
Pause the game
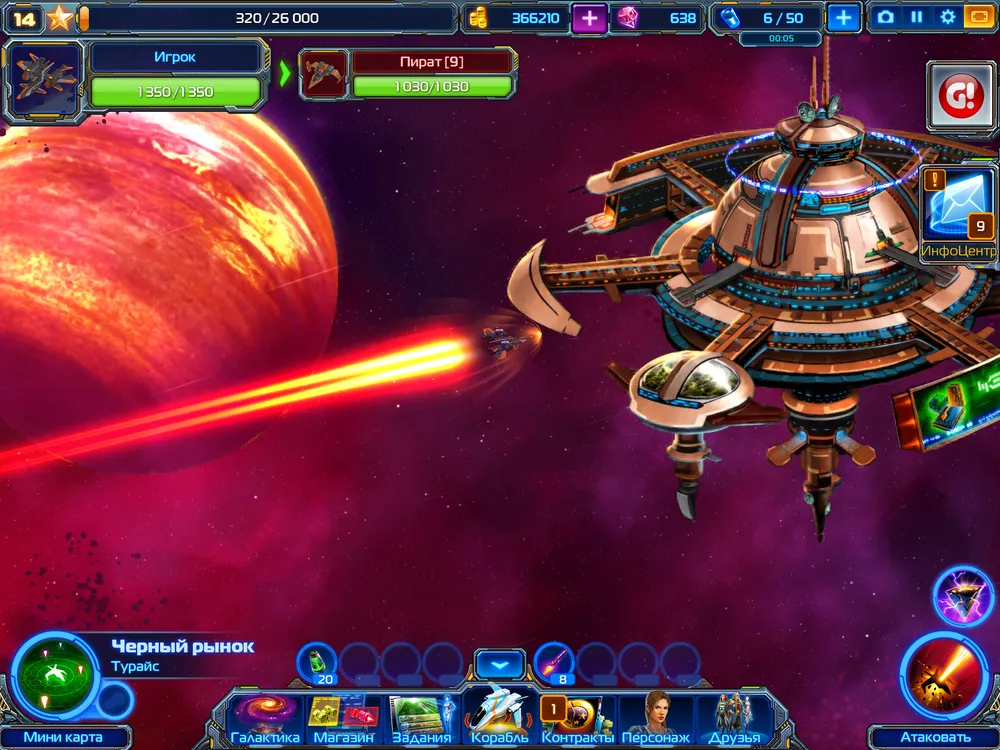pyautogui.click(x=916, y=18)
